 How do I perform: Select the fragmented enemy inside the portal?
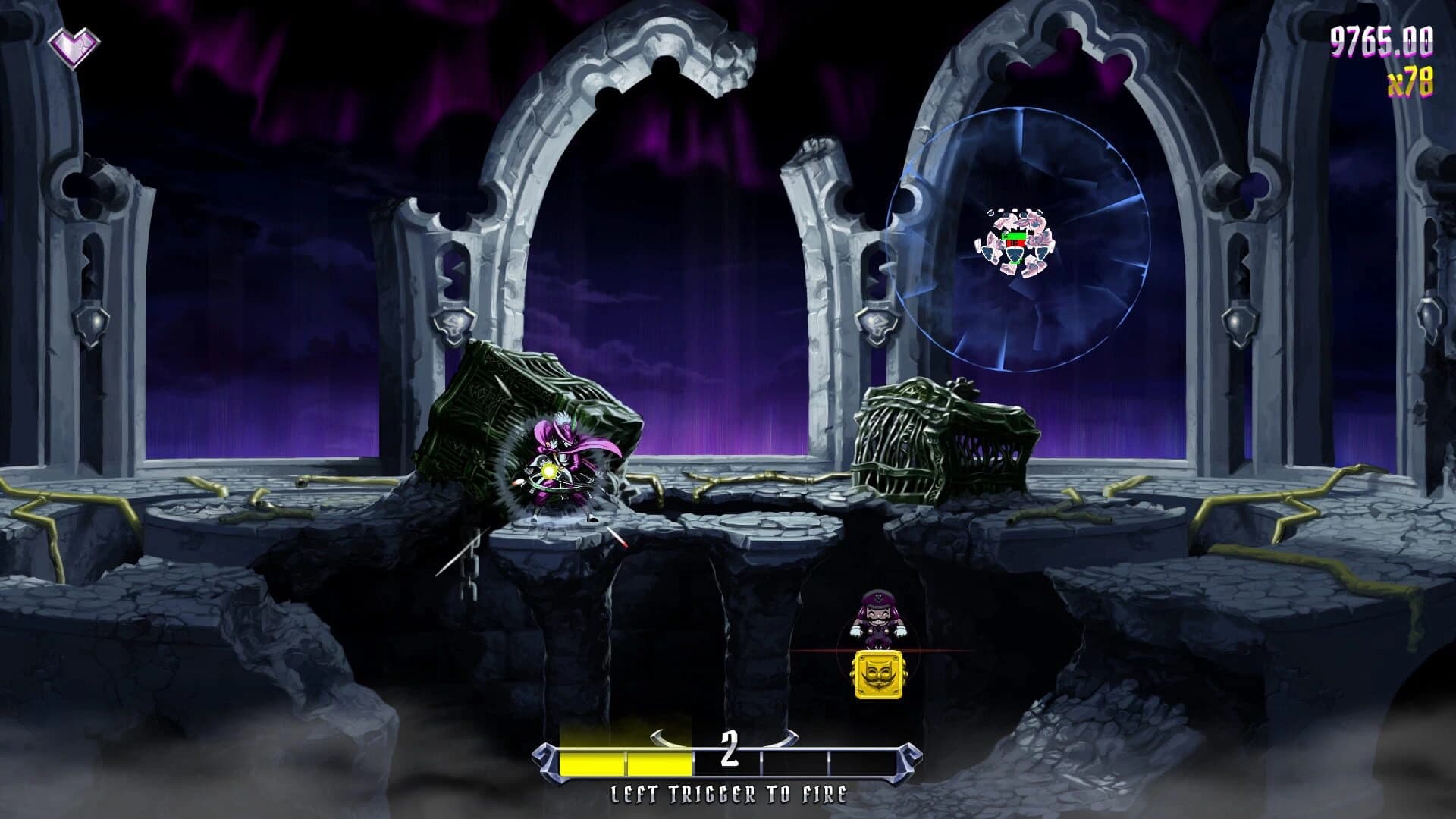click(x=1016, y=241)
